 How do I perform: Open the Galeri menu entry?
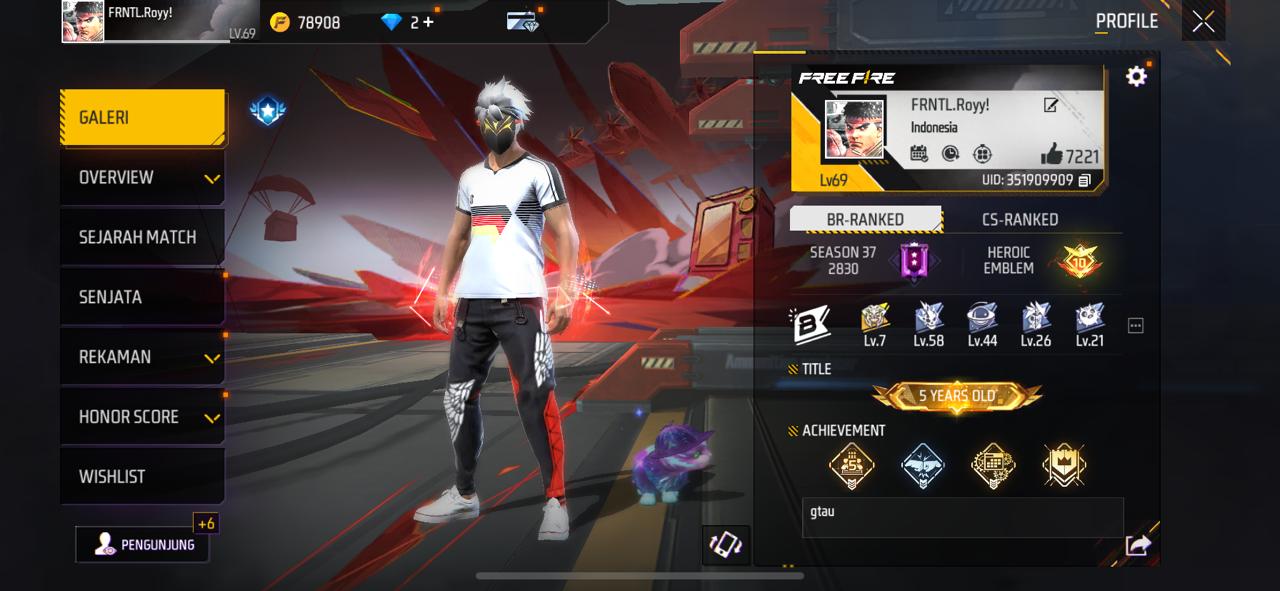[x=142, y=118]
